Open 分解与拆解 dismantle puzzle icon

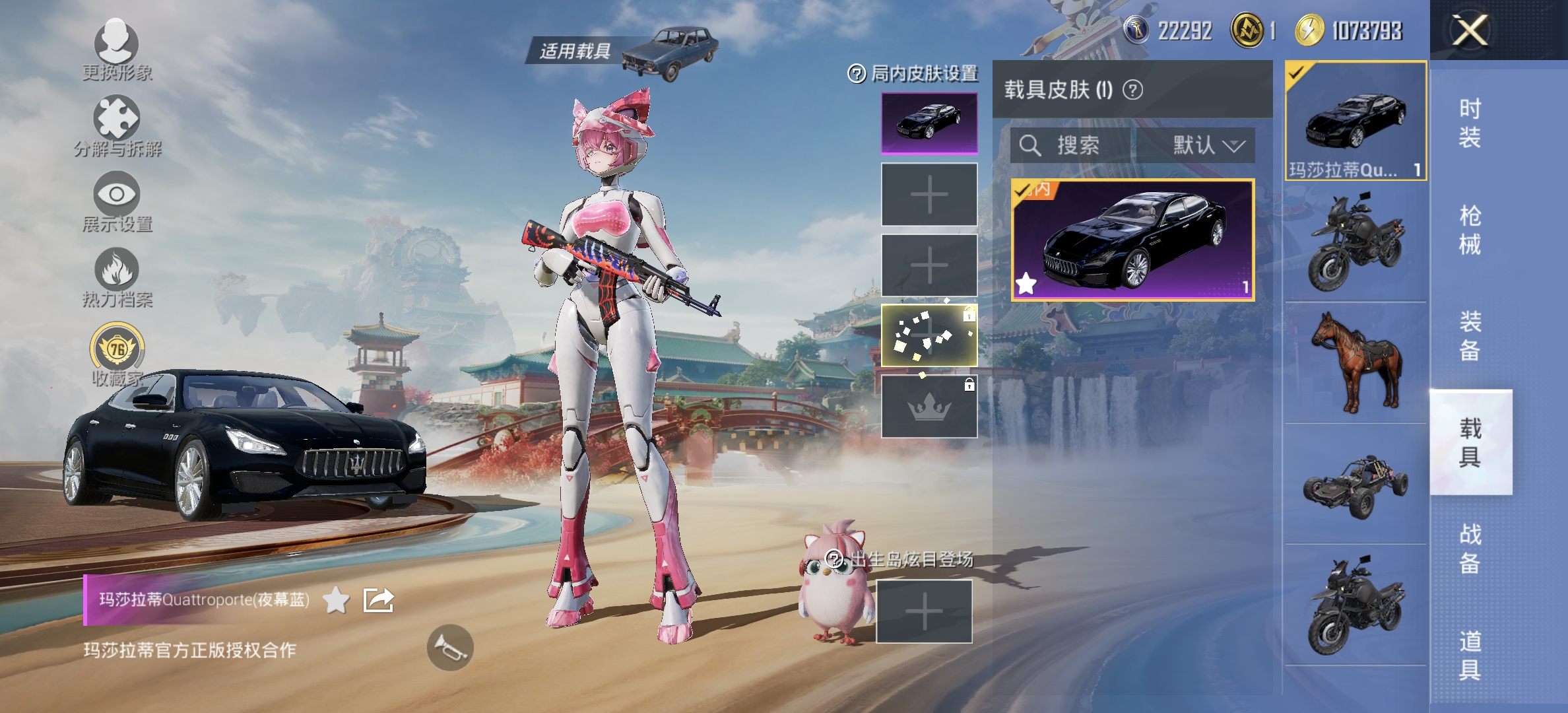click(117, 119)
